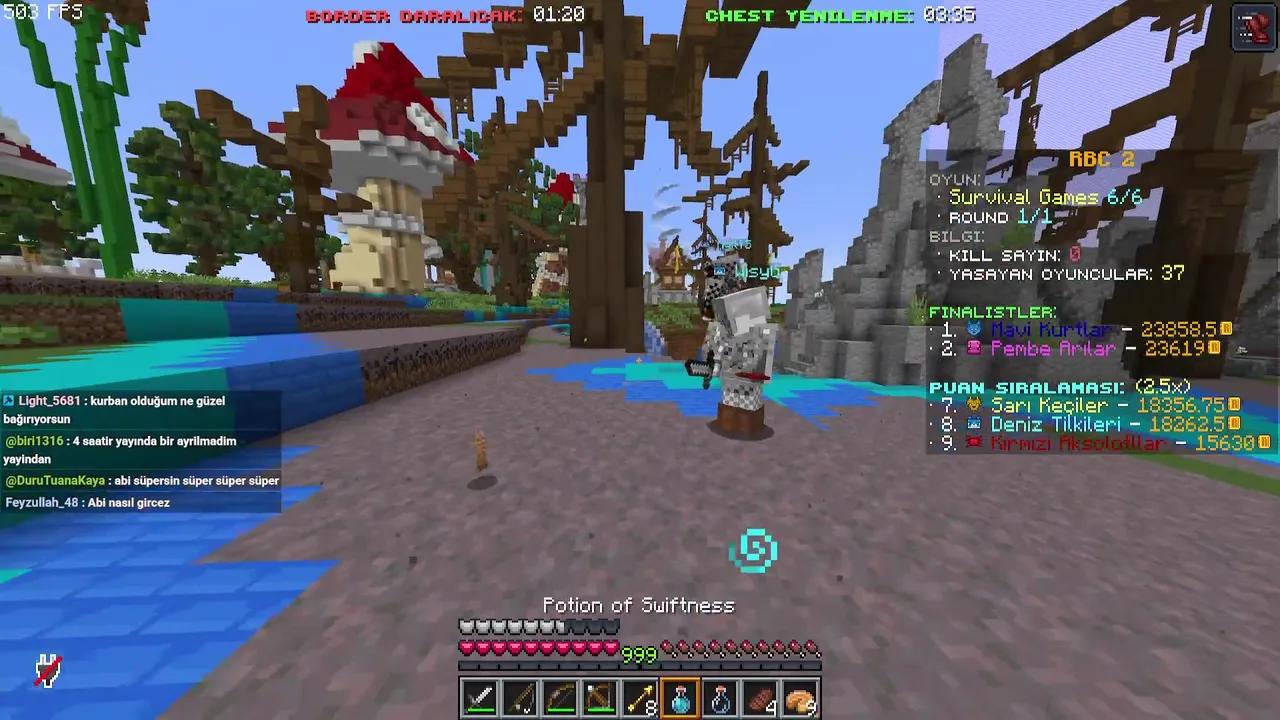
Task: Click the server logo in the top-right corner
Action: click(x=1253, y=28)
